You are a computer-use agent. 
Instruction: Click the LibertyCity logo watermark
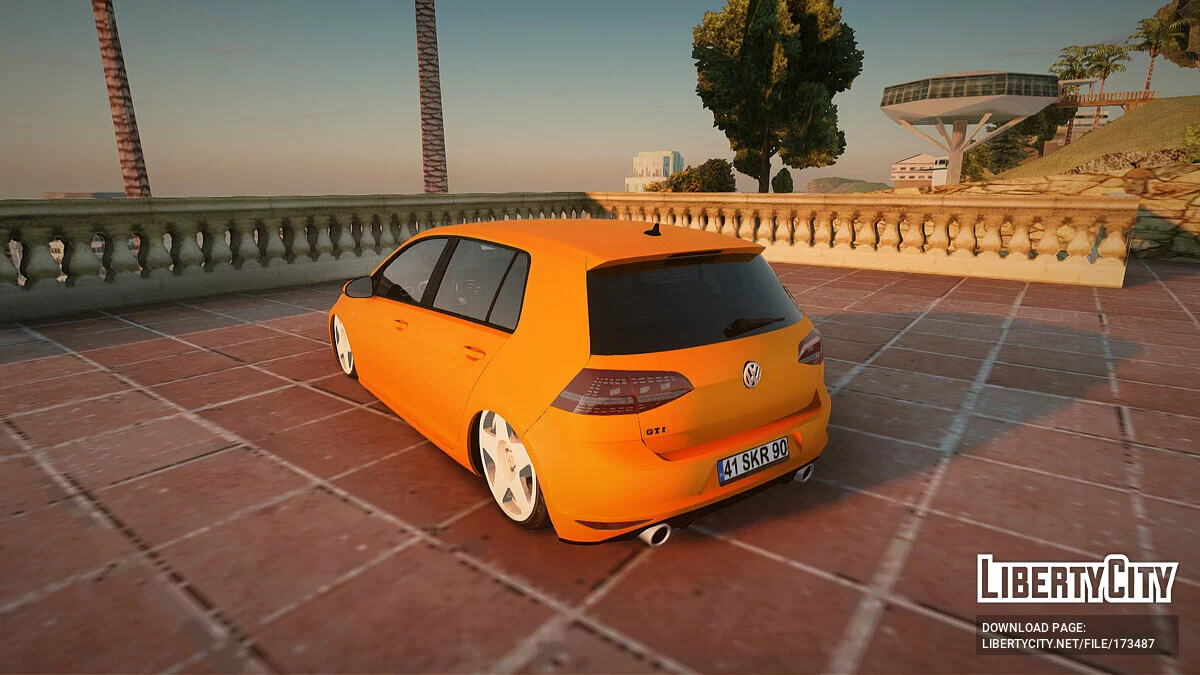tap(1077, 579)
